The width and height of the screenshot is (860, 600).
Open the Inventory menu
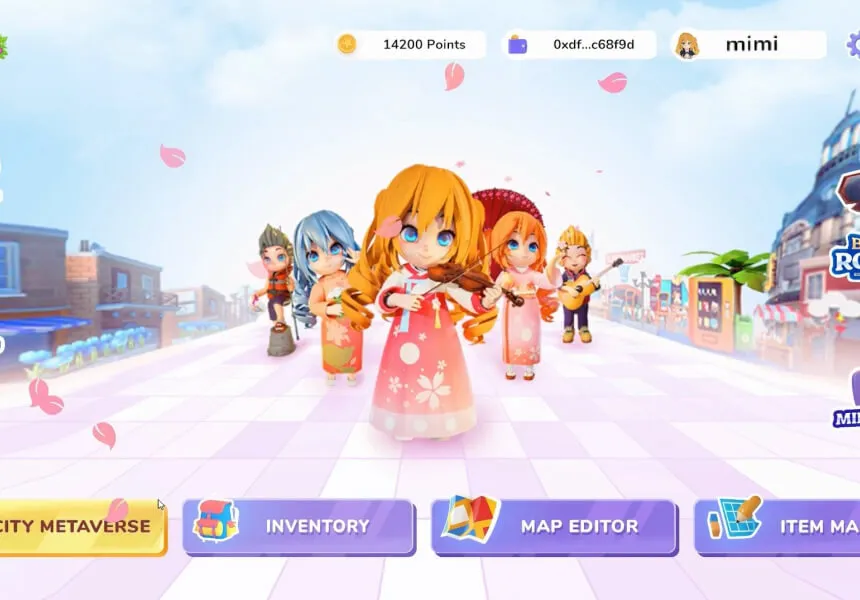(298, 526)
